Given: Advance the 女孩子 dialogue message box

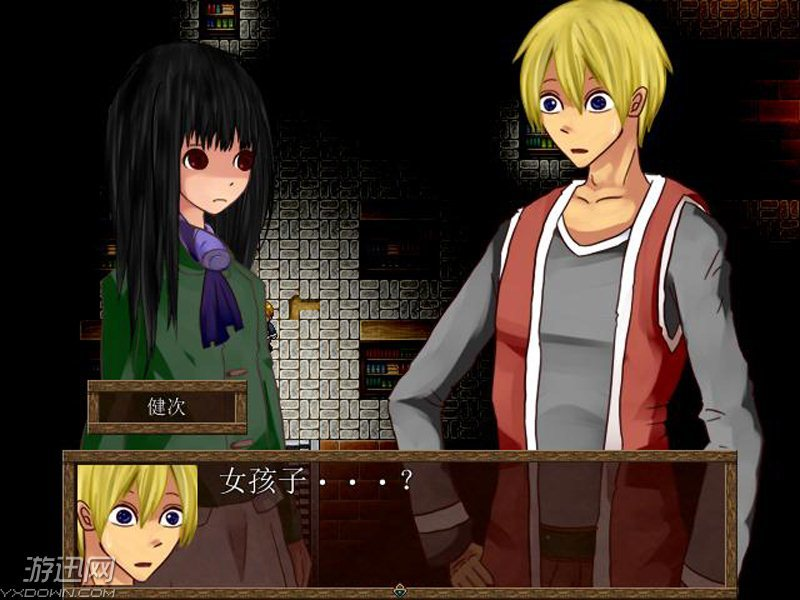Looking at the screenshot, I should pos(450,520).
